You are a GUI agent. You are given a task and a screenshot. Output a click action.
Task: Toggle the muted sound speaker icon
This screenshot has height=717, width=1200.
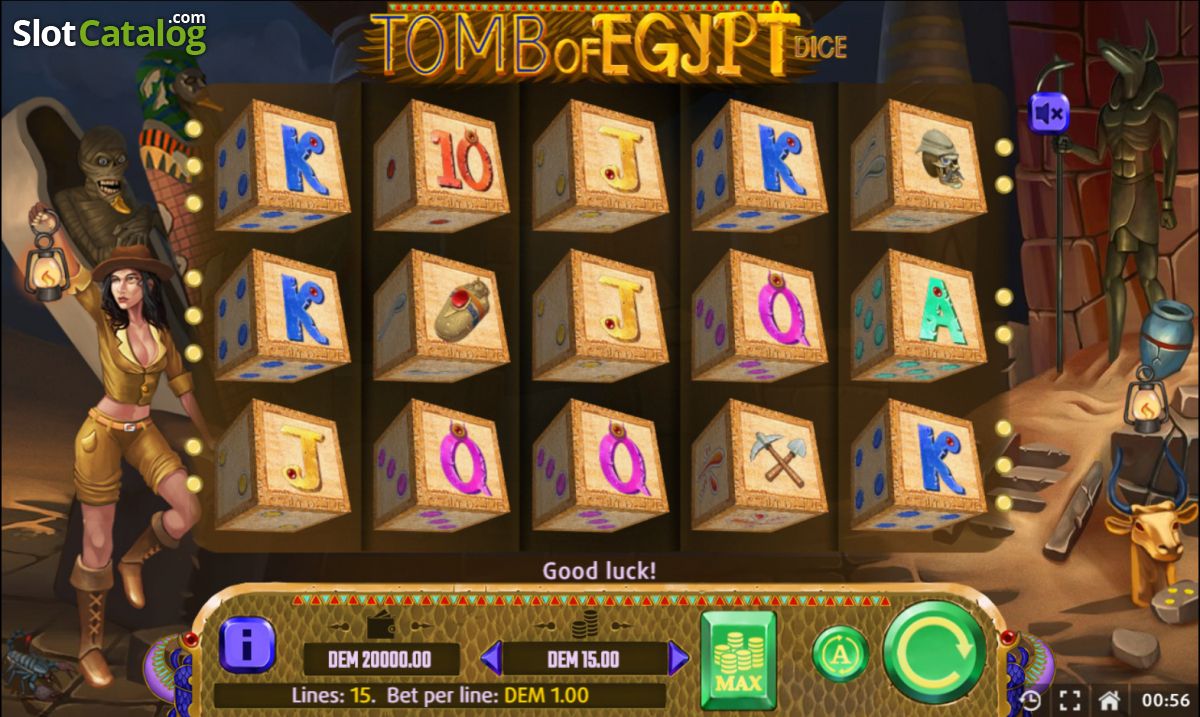pyautogui.click(x=1050, y=114)
